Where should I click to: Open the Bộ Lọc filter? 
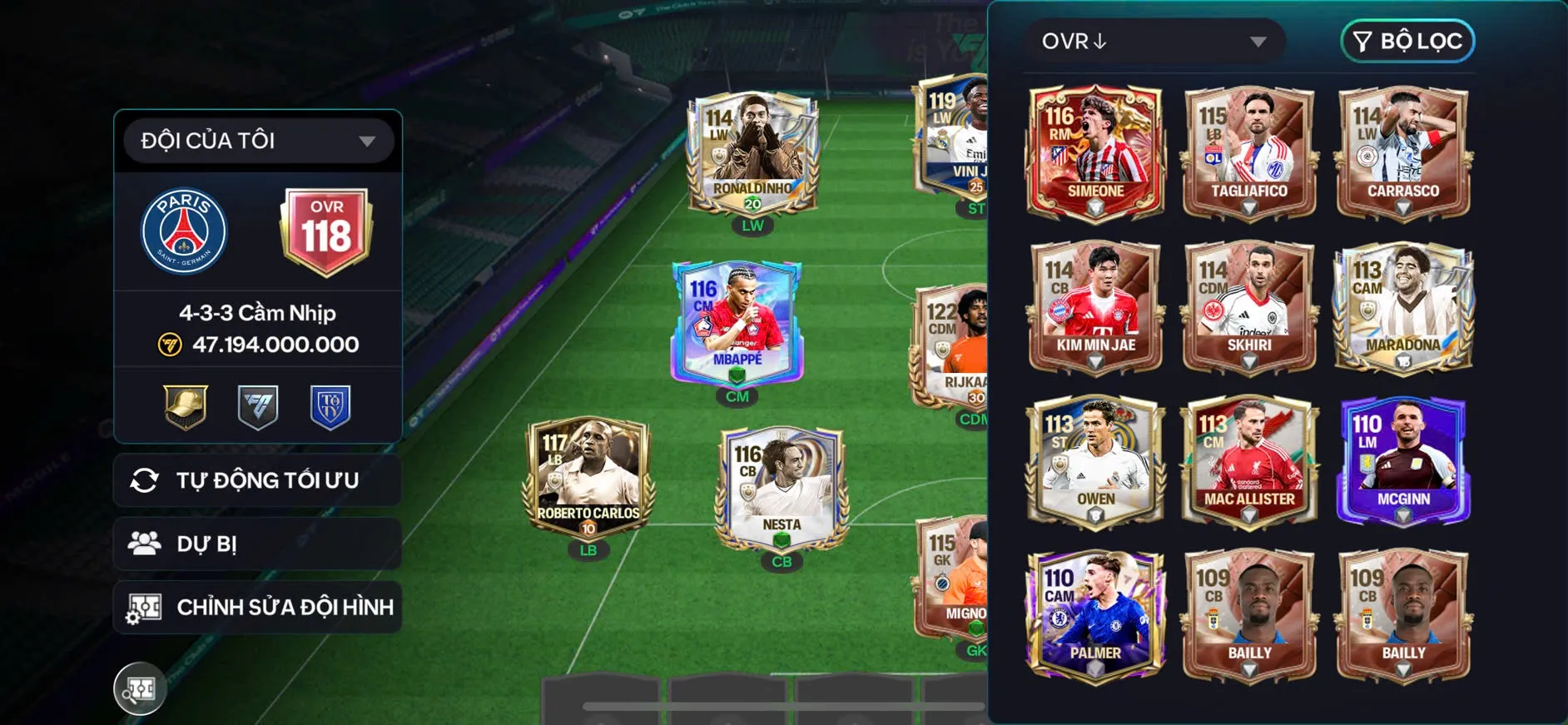(1407, 42)
